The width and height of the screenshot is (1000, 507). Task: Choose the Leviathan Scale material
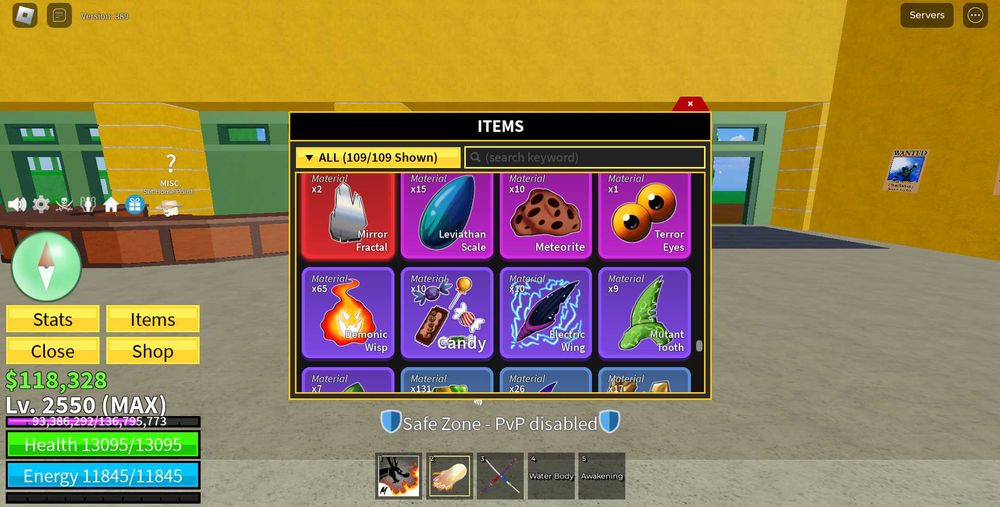click(x=447, y=215)
